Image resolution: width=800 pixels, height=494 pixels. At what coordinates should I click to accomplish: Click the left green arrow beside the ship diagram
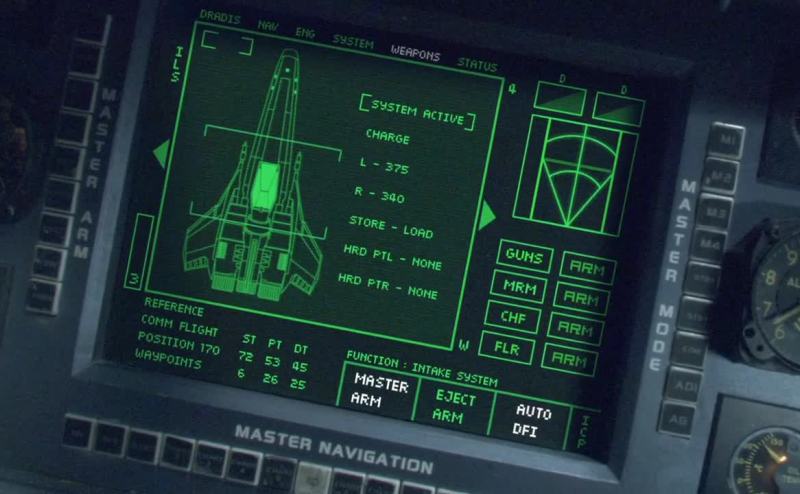pos(160,153)
